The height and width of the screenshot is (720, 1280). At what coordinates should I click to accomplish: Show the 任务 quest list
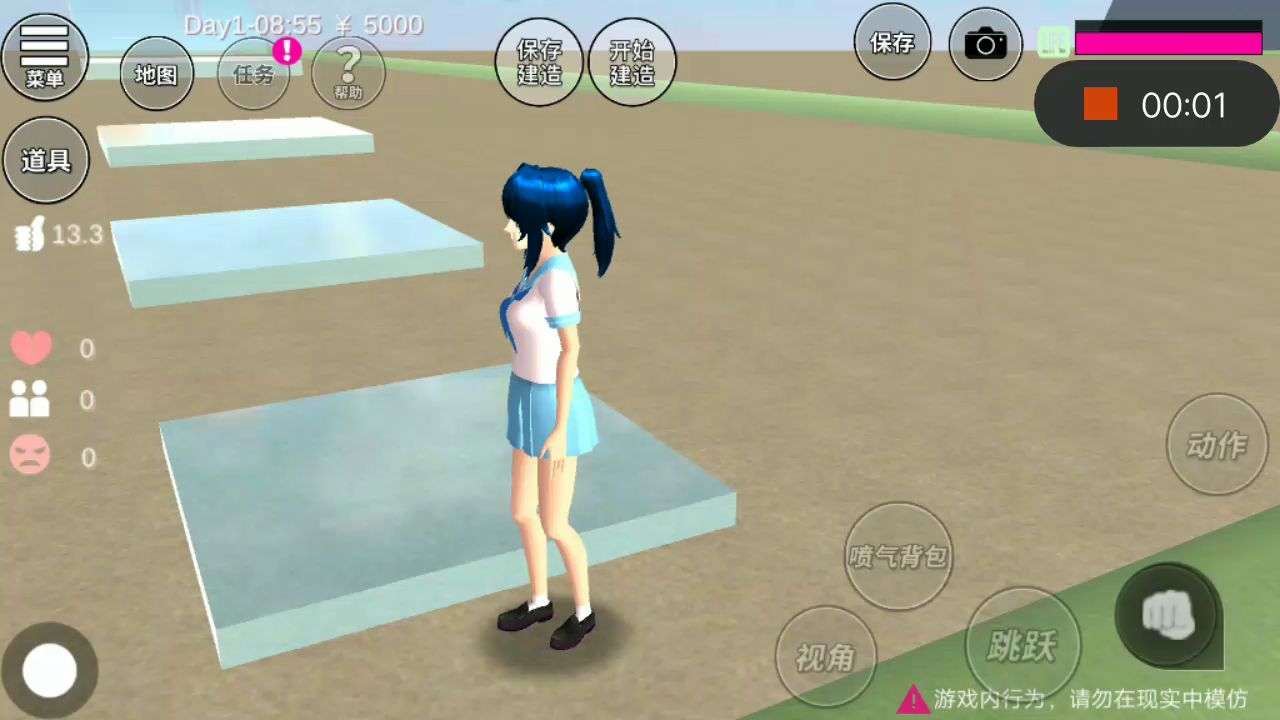coord(253,73)
